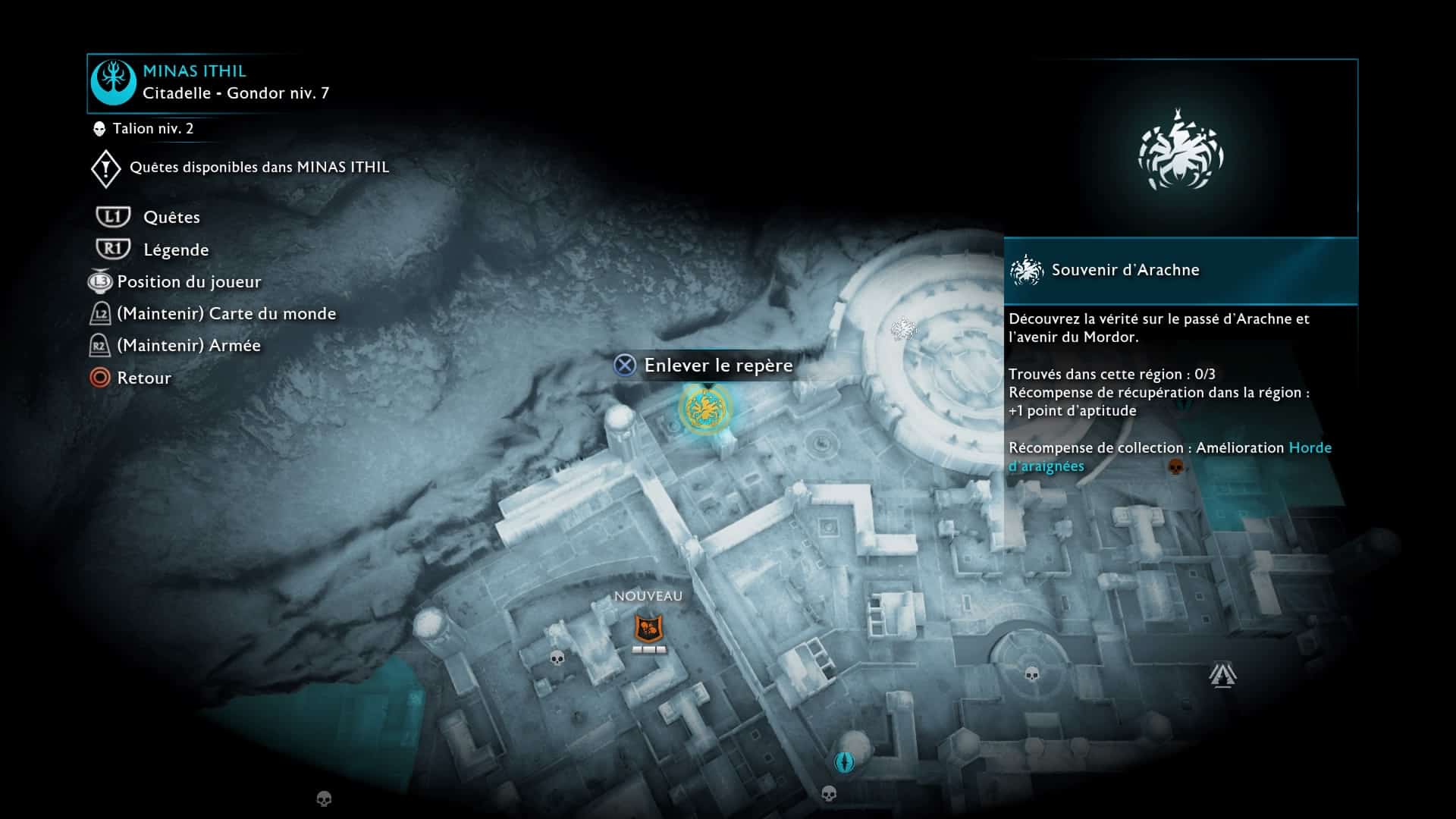
Task: Click the Minas Ithil region emblem
Action: tap(113, 83)
